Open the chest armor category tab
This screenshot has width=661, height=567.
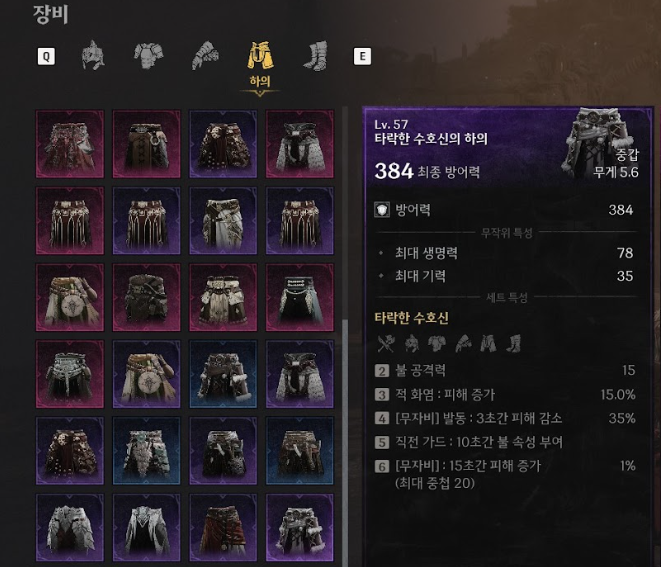[148, 55]
